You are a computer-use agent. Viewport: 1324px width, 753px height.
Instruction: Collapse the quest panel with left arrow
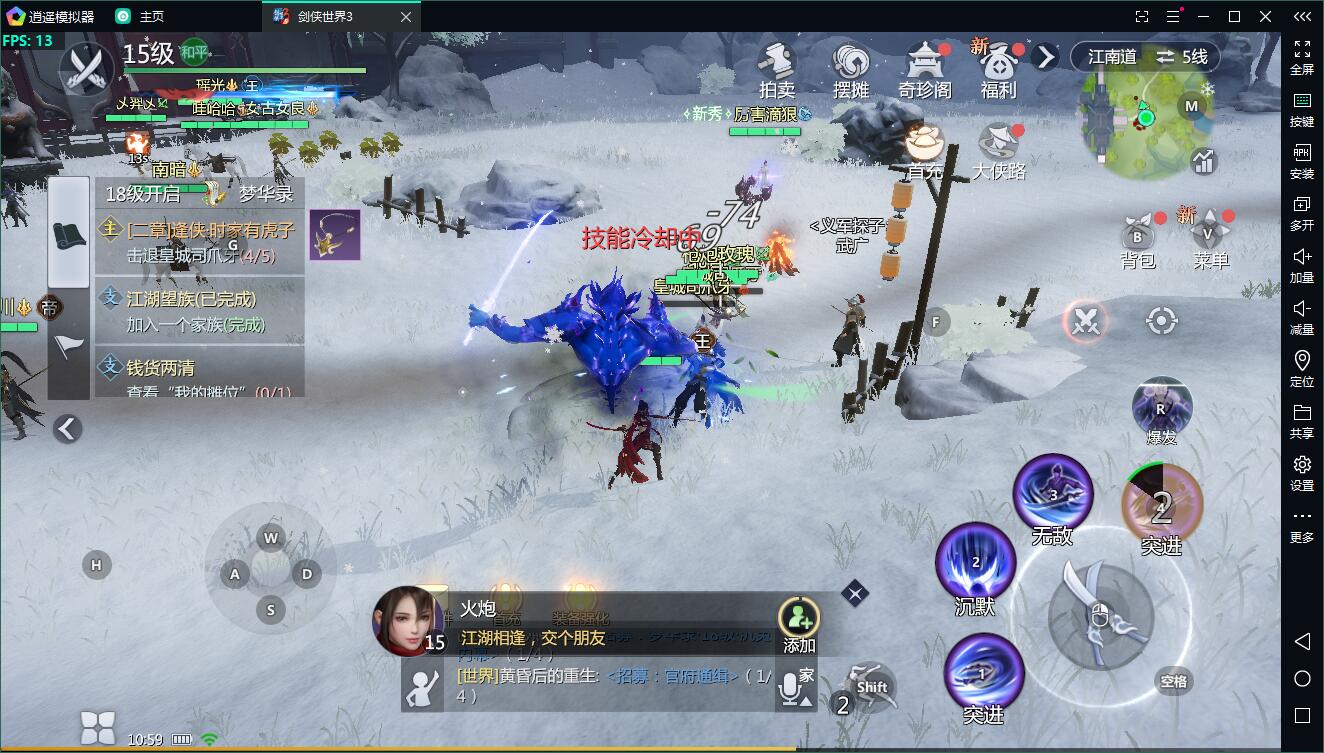(x=67, y=429)
